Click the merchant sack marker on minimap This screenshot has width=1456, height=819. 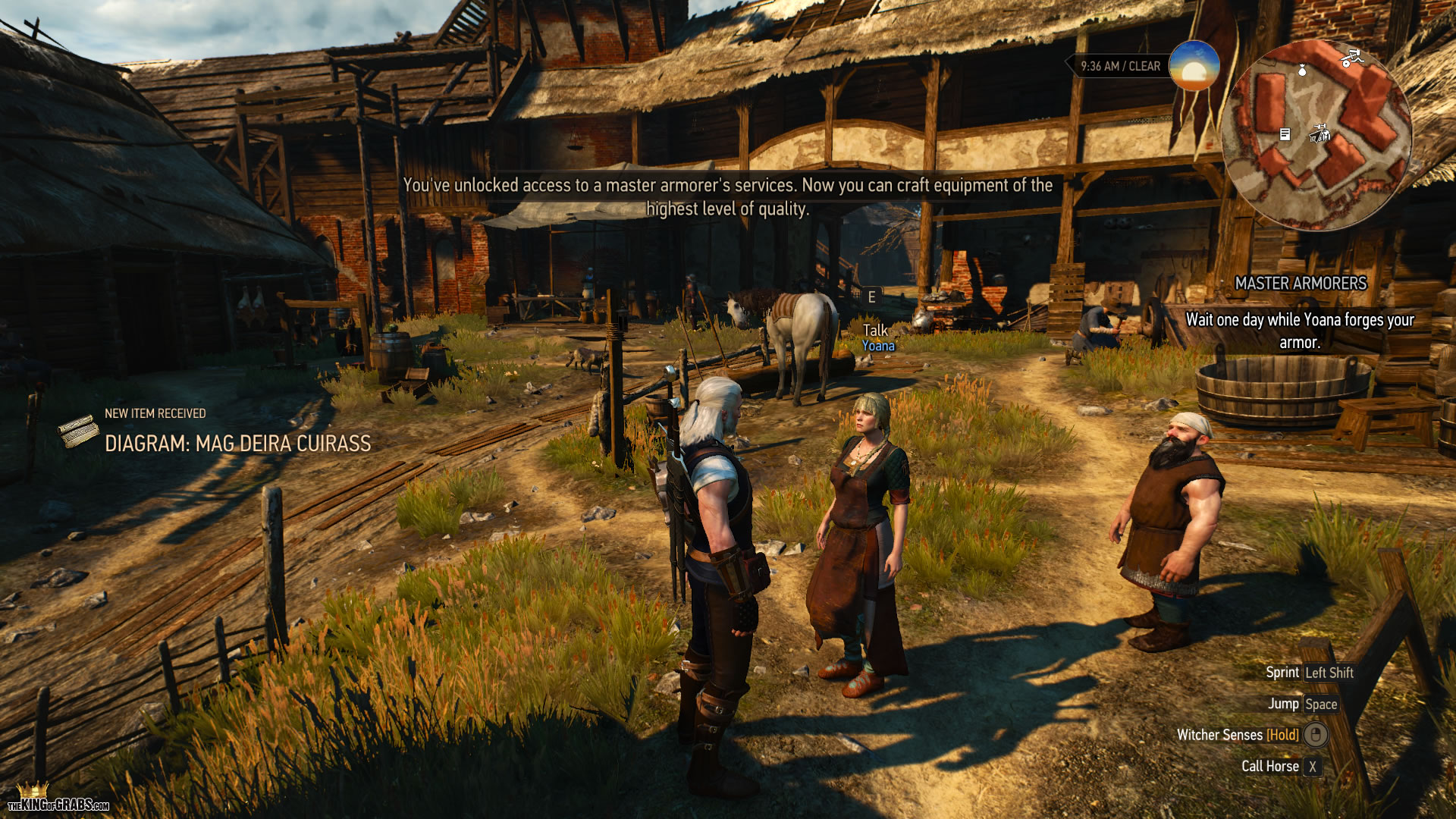pyautogui.click(x=1302, y=71)
